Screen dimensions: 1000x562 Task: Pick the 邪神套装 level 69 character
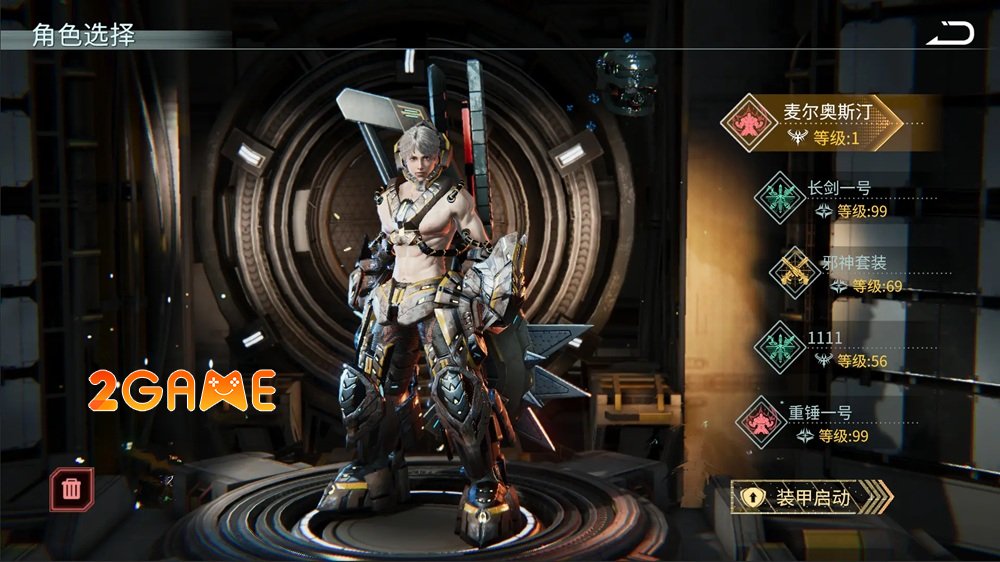840,272
